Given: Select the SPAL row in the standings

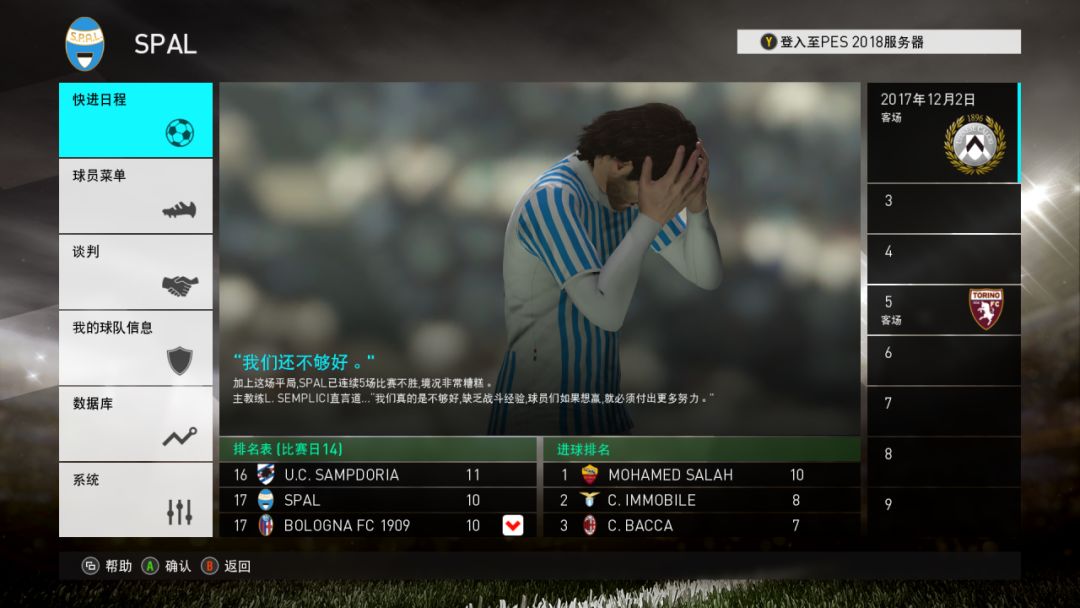Looking at the screenshot, I should [377, 500].
